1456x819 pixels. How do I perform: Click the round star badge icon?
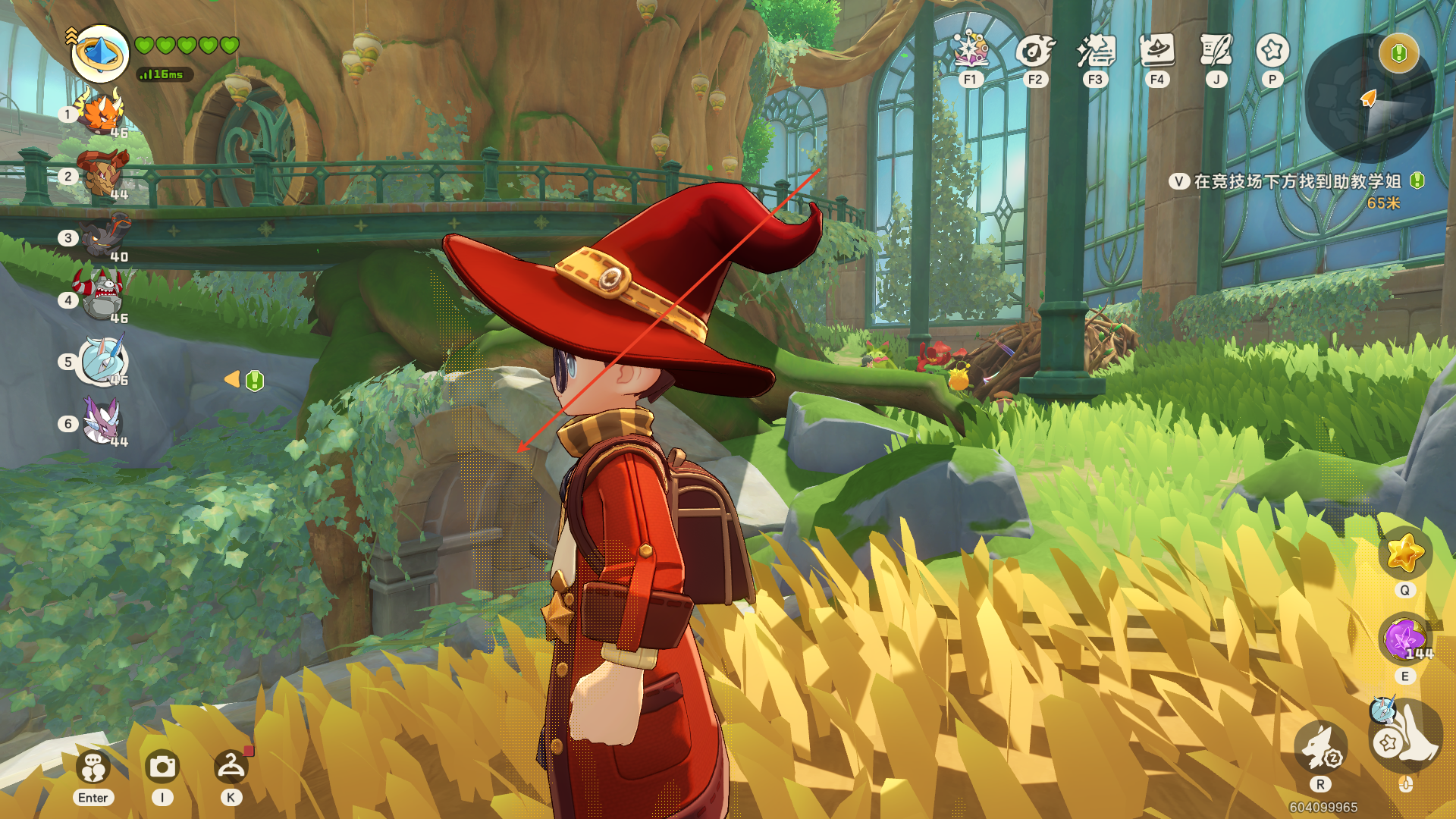point(1272,50)
